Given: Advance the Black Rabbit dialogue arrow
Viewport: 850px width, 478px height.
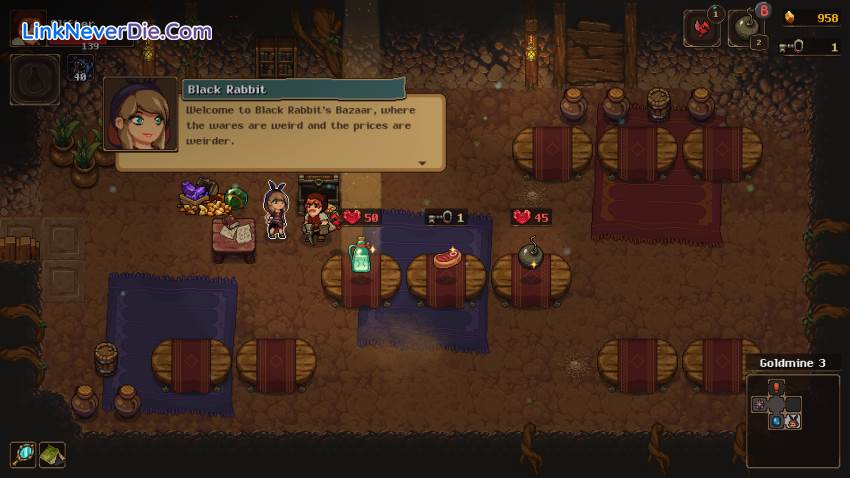Looking at the screenshot, I should [x=422, y=163].
